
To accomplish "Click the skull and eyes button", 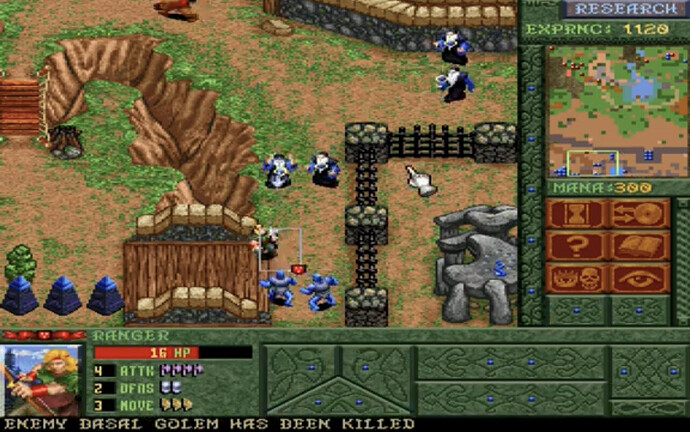I will click(576, 278).
